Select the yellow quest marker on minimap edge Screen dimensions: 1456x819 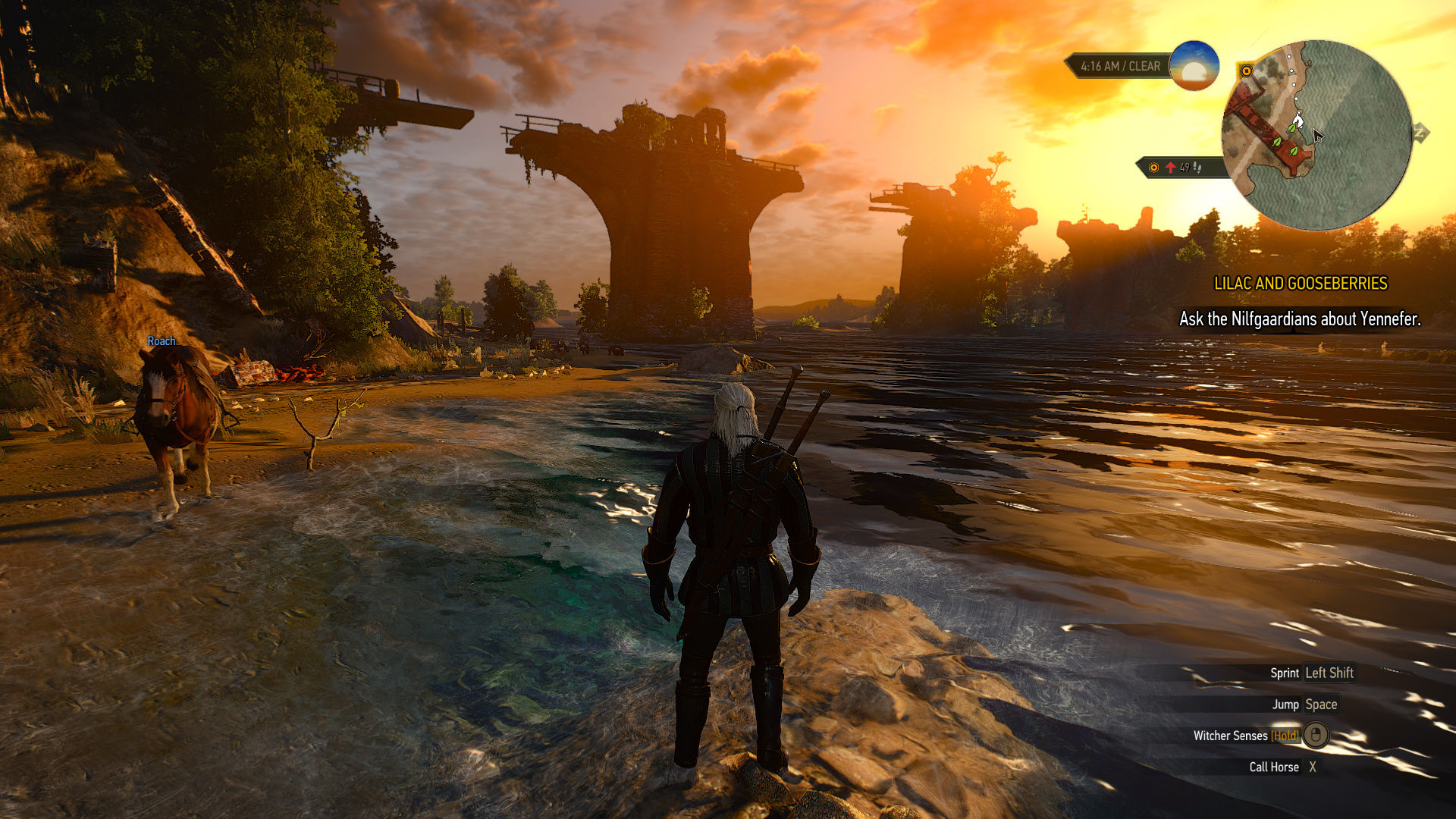[1246, 71]
